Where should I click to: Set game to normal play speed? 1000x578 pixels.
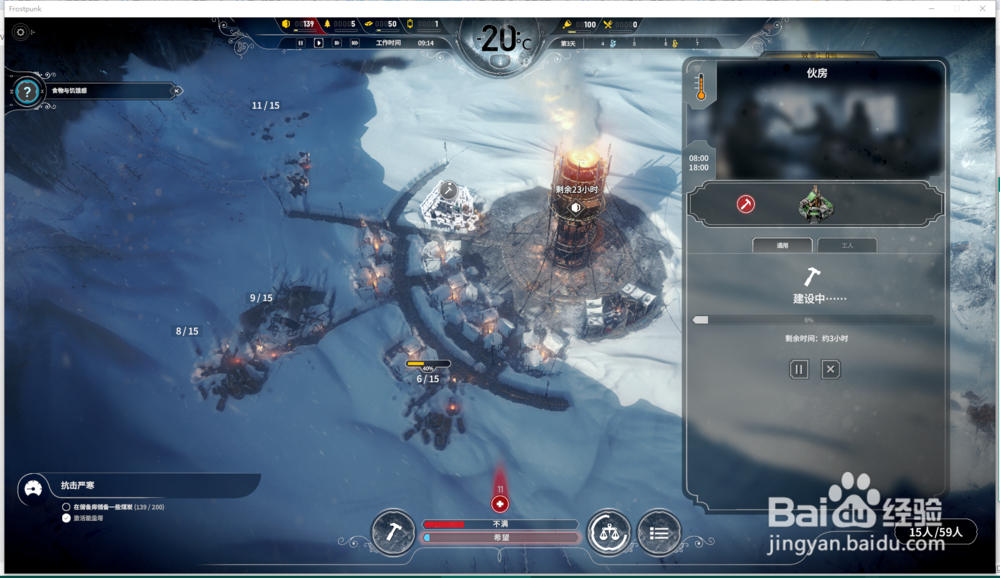point(319,43)
